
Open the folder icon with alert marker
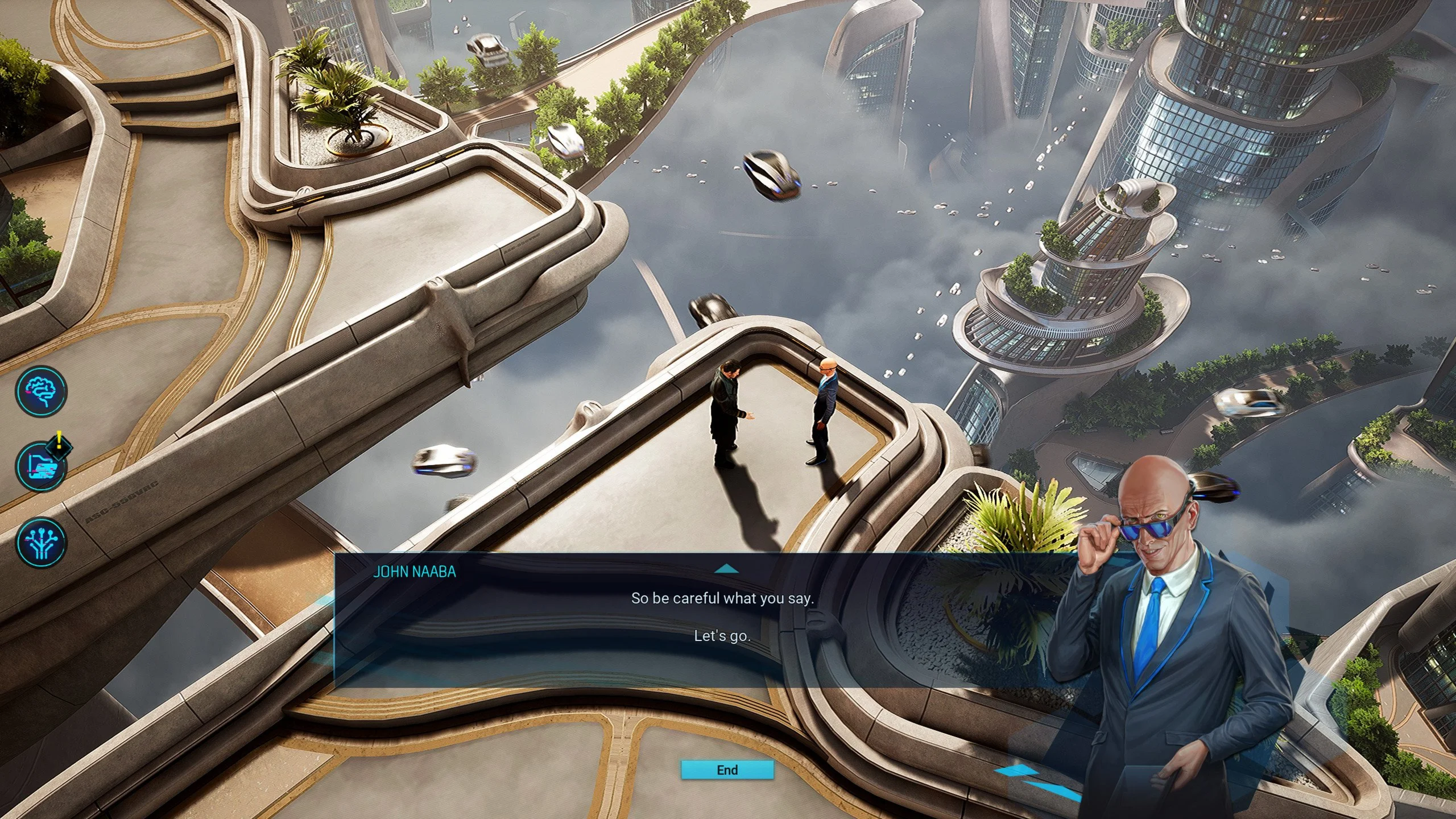coord(41,467)
